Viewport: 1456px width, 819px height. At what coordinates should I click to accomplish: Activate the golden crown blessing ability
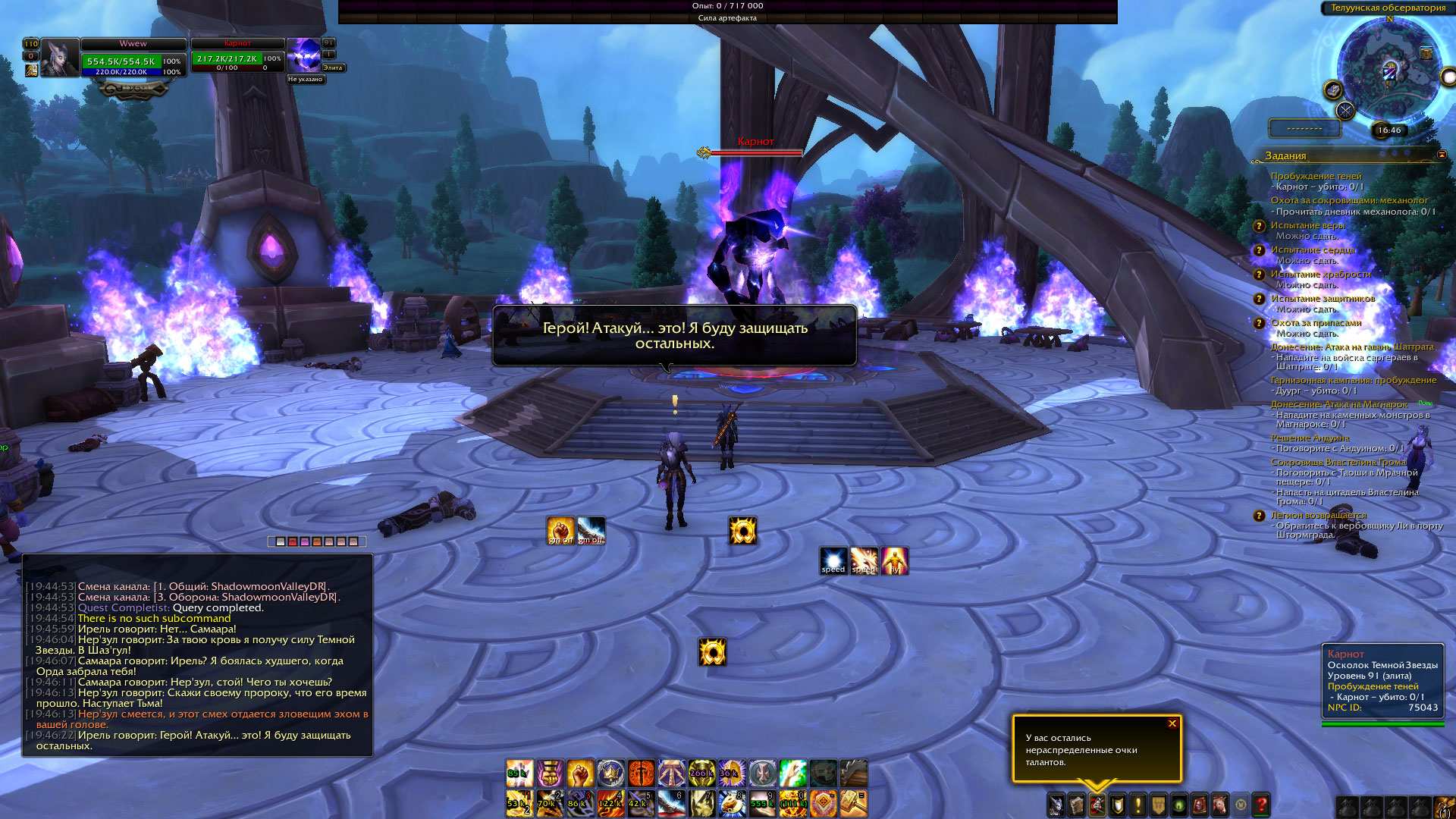tap(610, 773)
